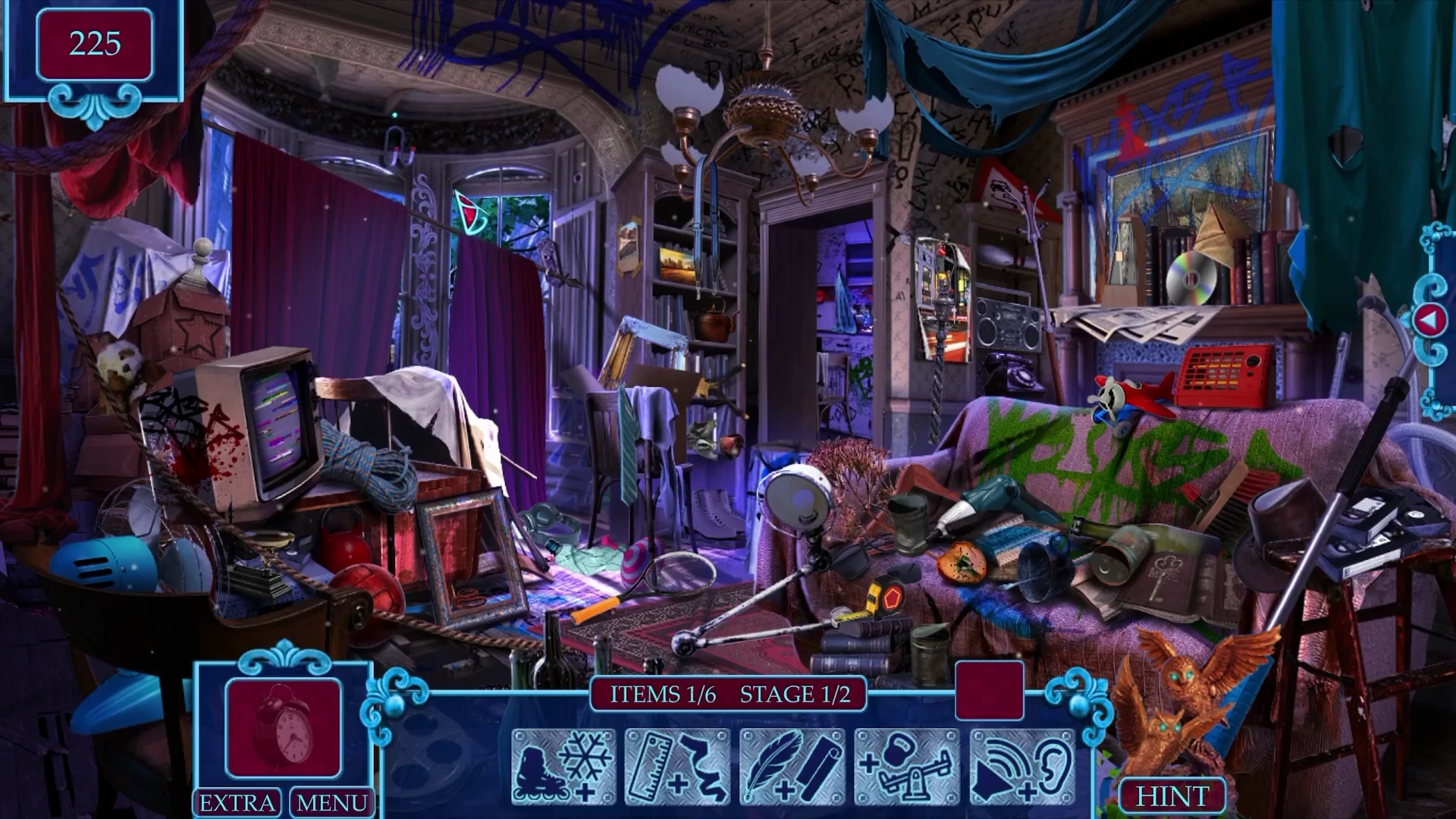The height and width of the screenshot is (819, 1456).
Task: Choose the ruler and ribbon clue tile
Action: tap(677, 766)
